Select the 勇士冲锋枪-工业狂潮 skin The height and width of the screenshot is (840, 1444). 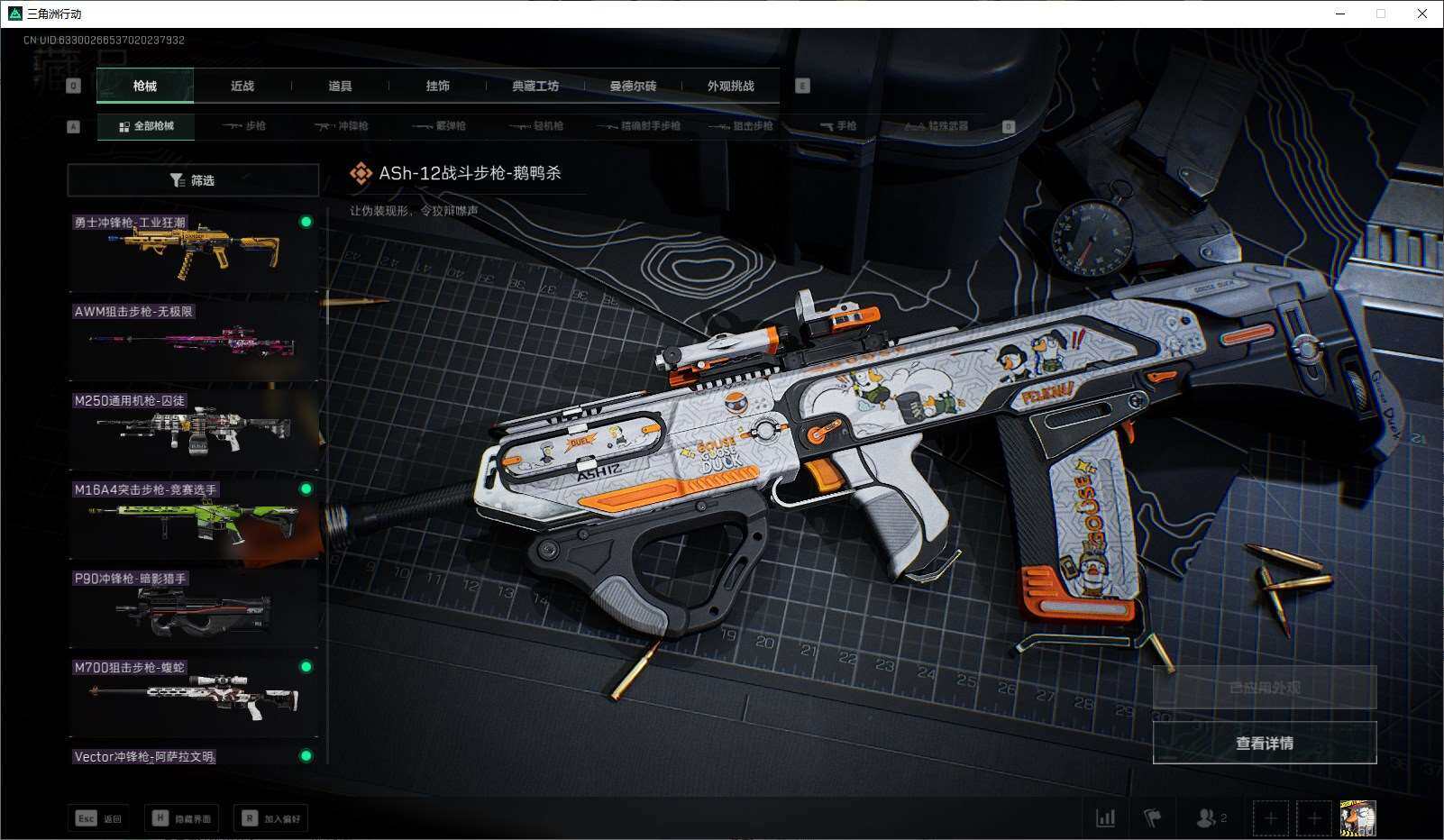click(193, 251)
